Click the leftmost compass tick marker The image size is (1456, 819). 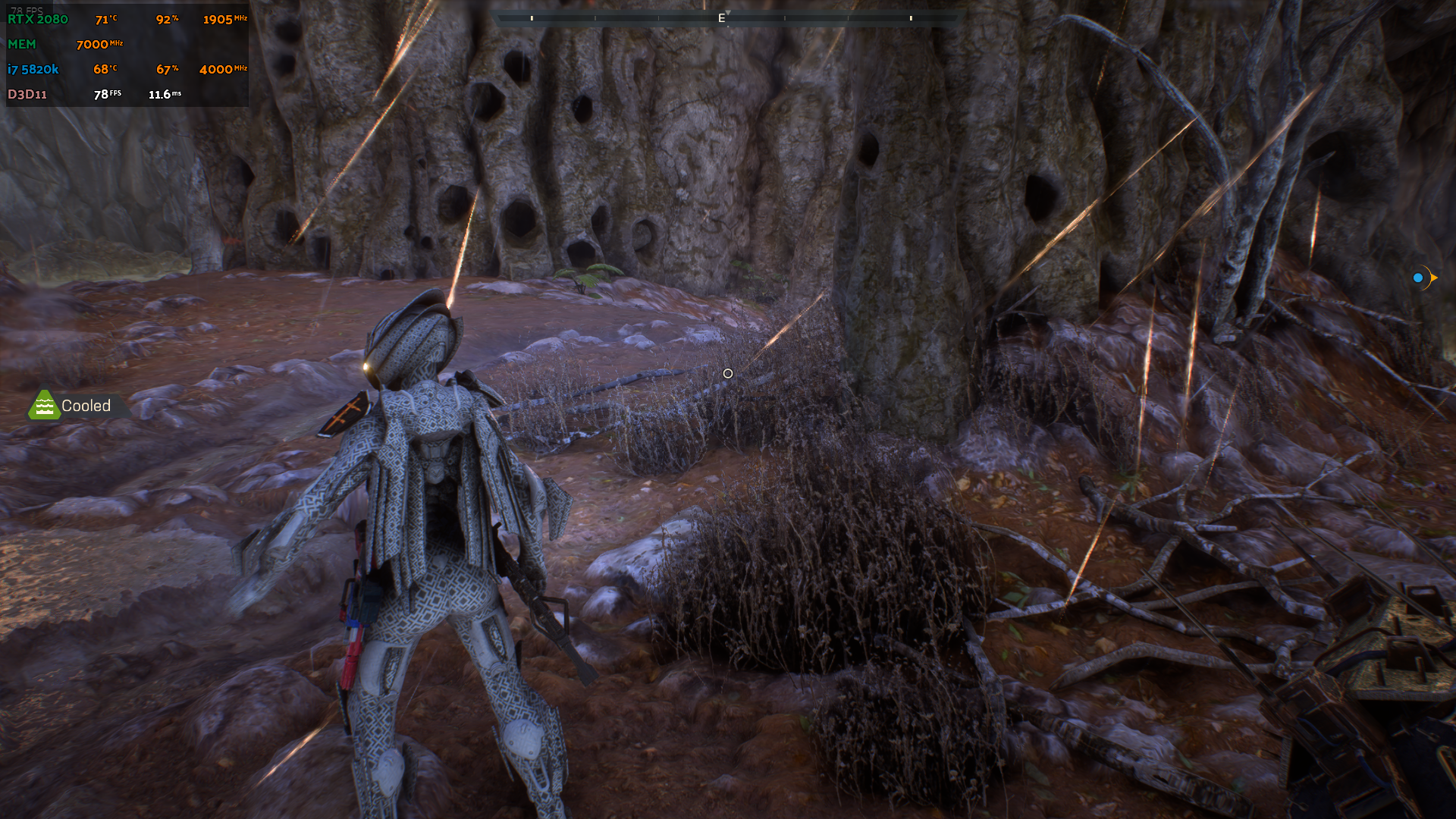tap(531, 17)
